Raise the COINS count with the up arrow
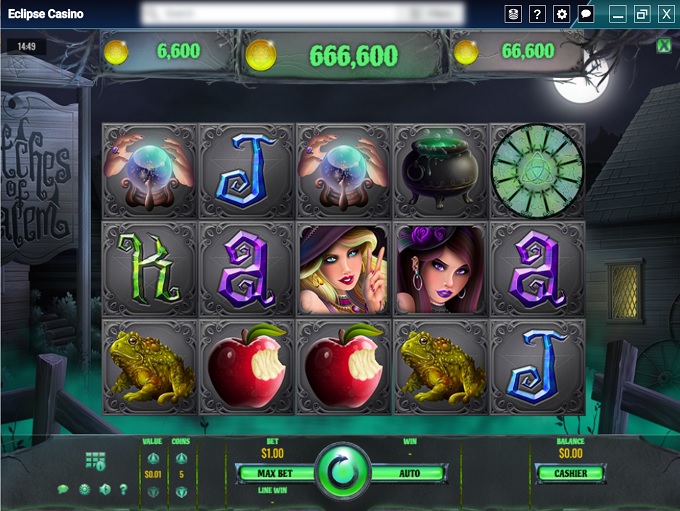 pyautogui.click(x=181, y=459)
